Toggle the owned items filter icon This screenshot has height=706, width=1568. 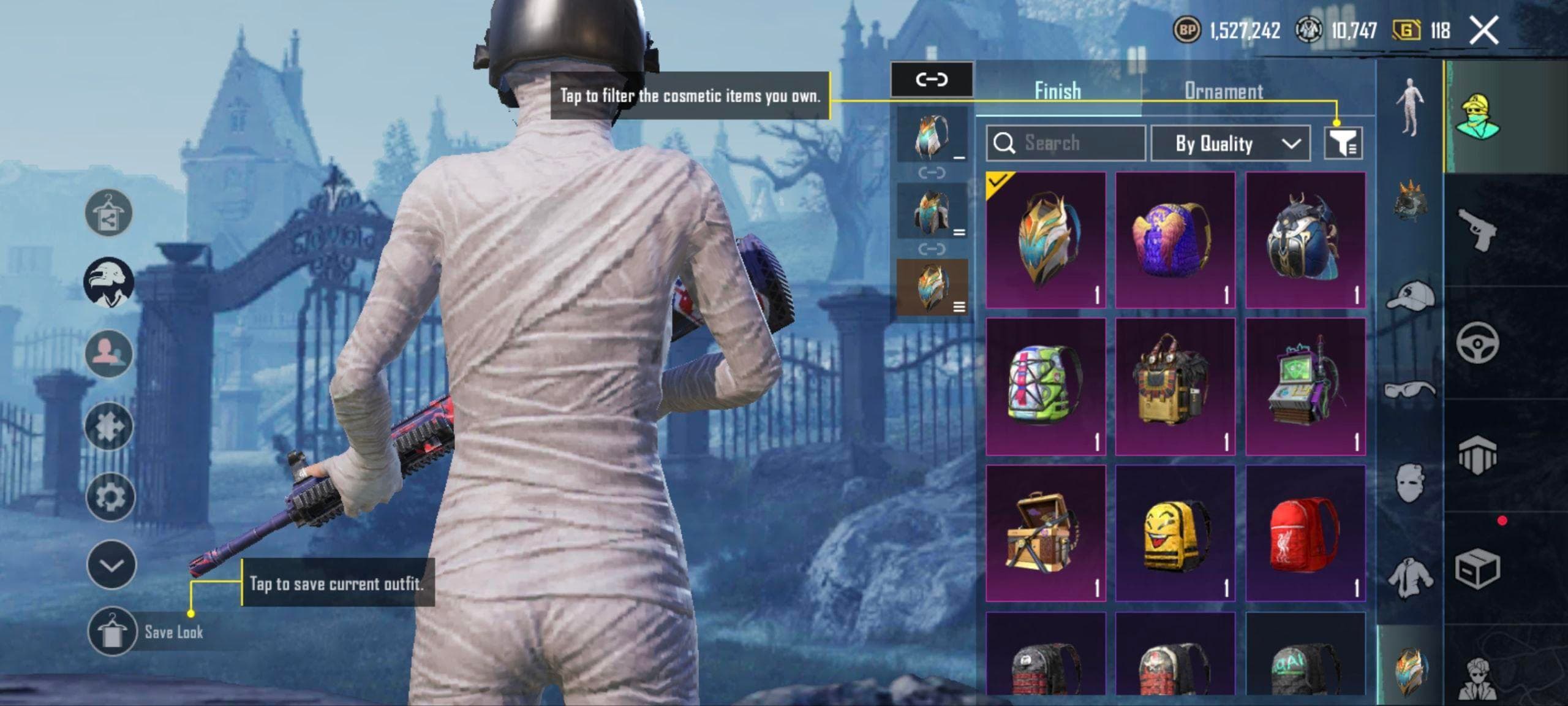pos(1343,143)
